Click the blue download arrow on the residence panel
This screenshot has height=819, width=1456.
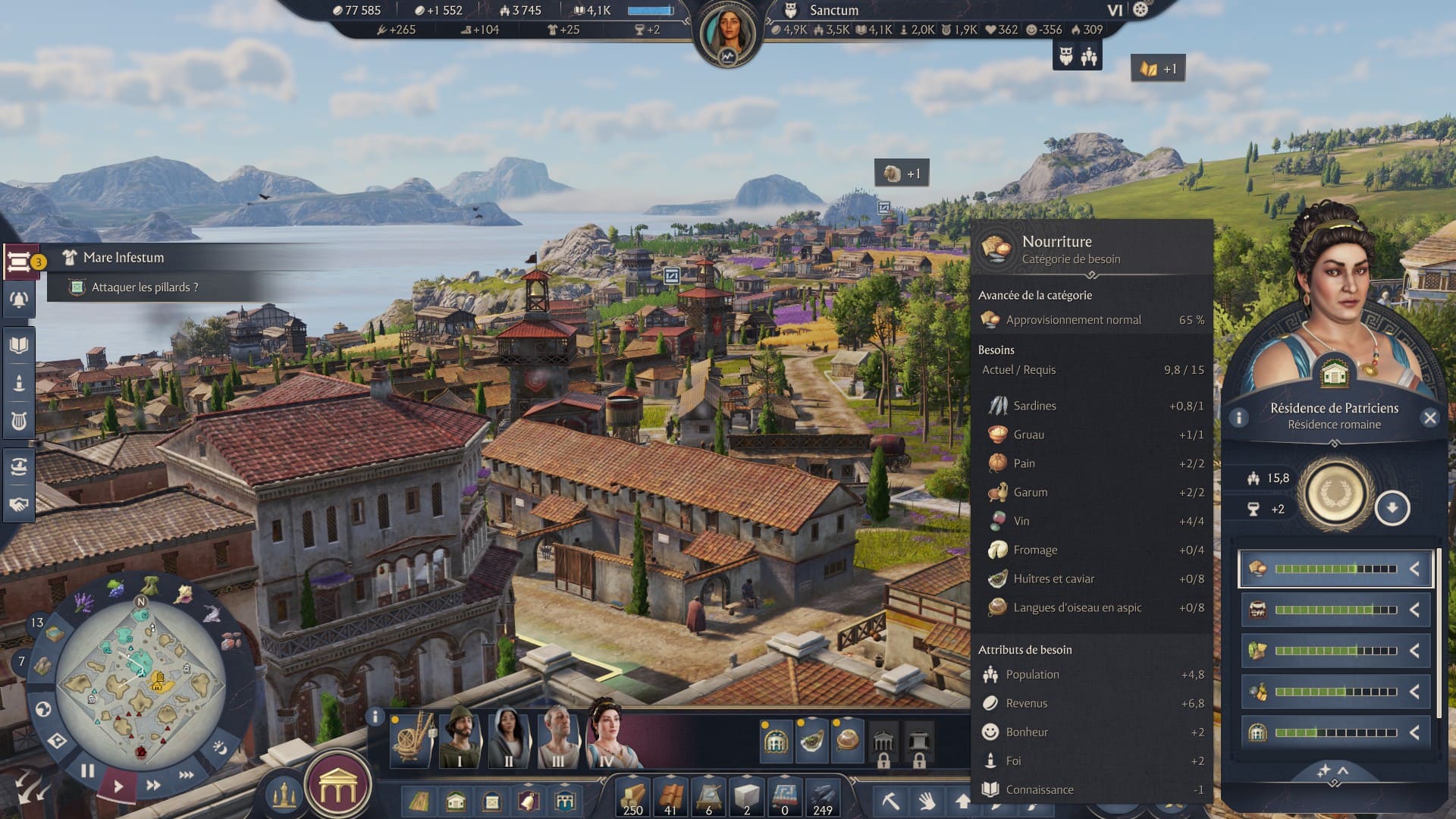pyautogui.click(x=1394, y=507)
